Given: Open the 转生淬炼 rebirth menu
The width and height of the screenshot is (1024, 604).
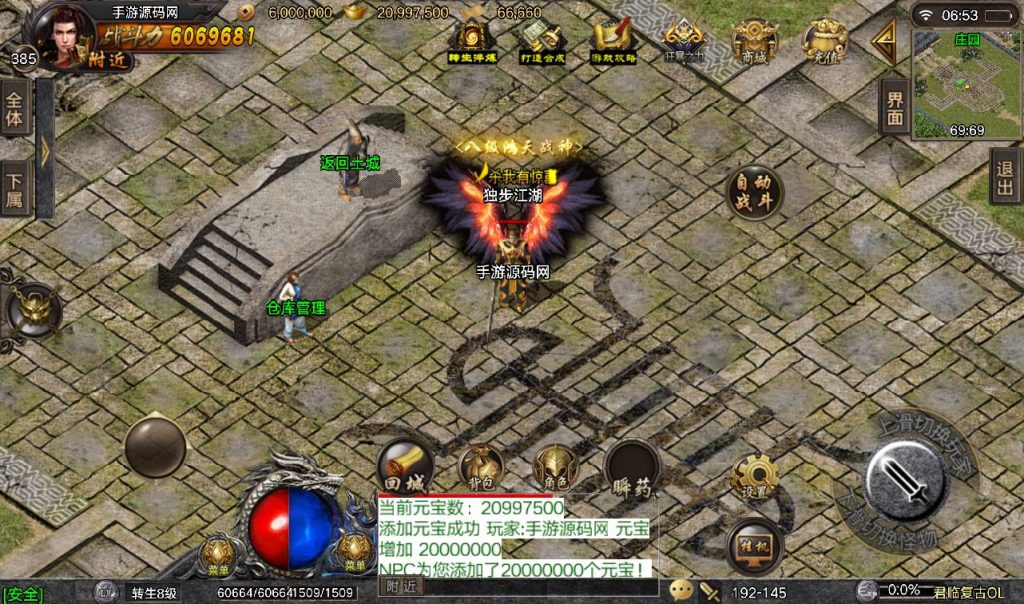Looking at the screenshot, I should pyautogui.click(x=470, y=40).
